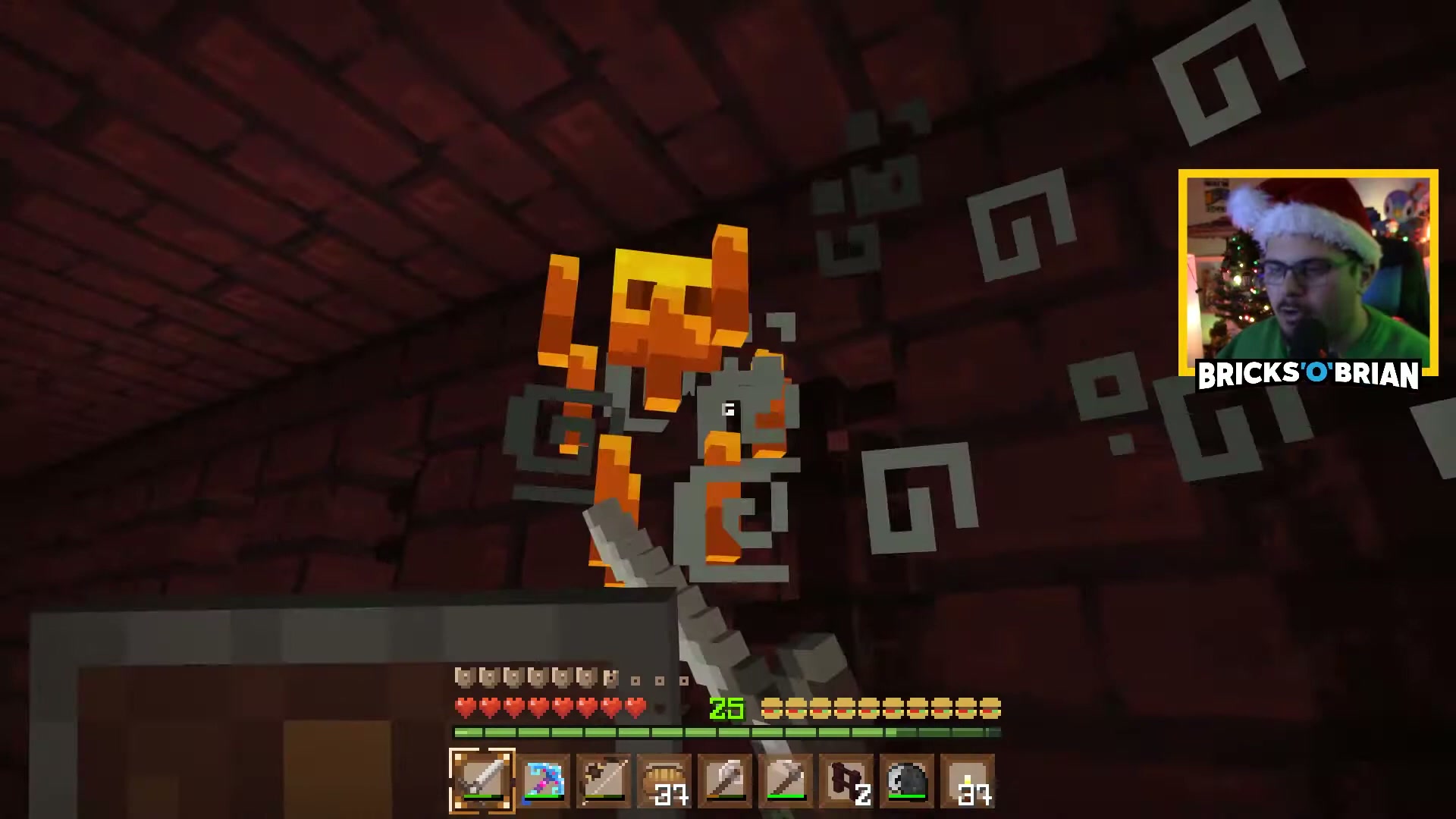Select the flint and steel item
The image size is (1456, 819).
908,781
